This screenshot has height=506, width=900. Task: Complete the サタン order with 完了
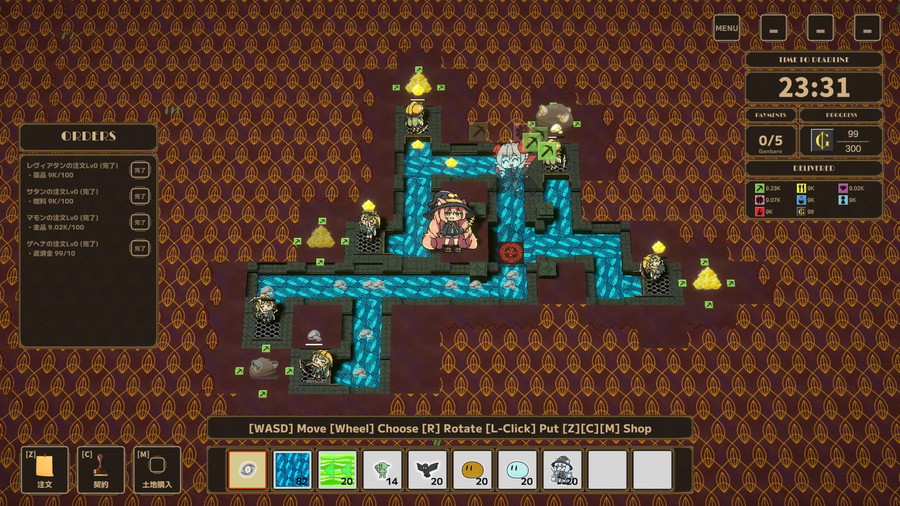[140, 196]
